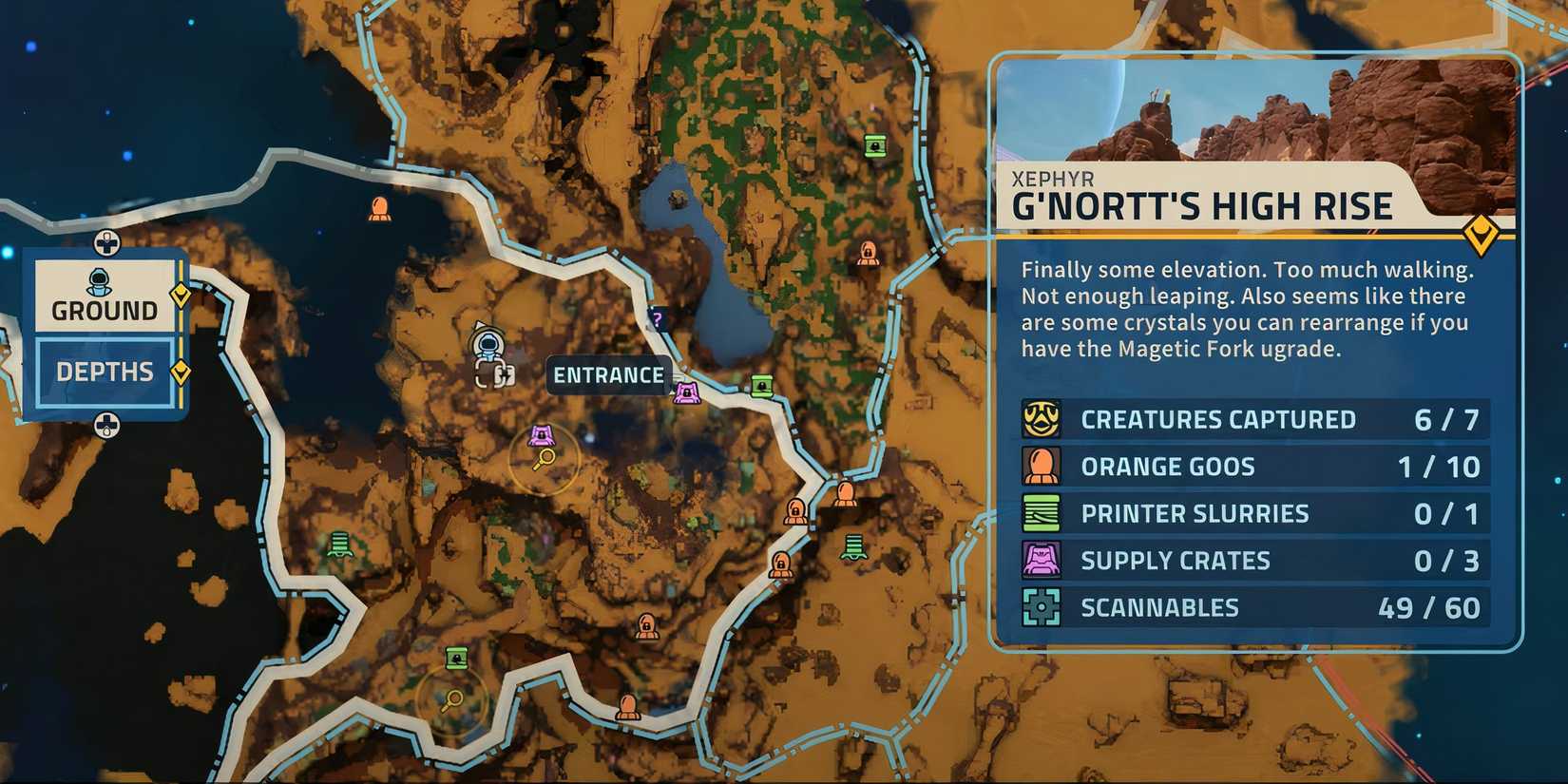Toggle the map view to DEPTHS
The width and height of the screenshot is (1568, 784).
pyautogui.click(x=105, y=372)
